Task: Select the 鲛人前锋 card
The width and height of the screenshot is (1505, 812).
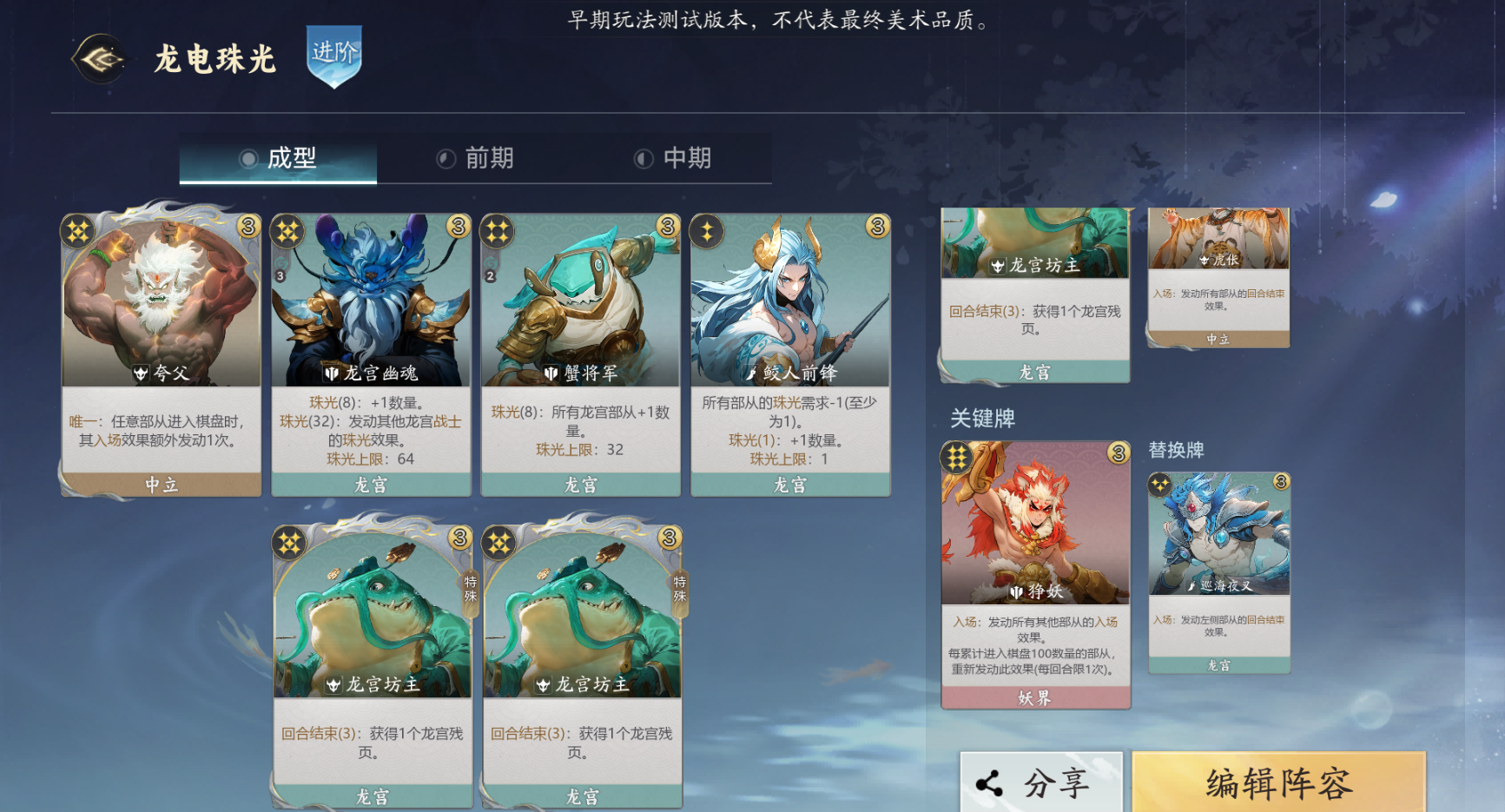Action: pyautogui.click(x=789, y=347)
